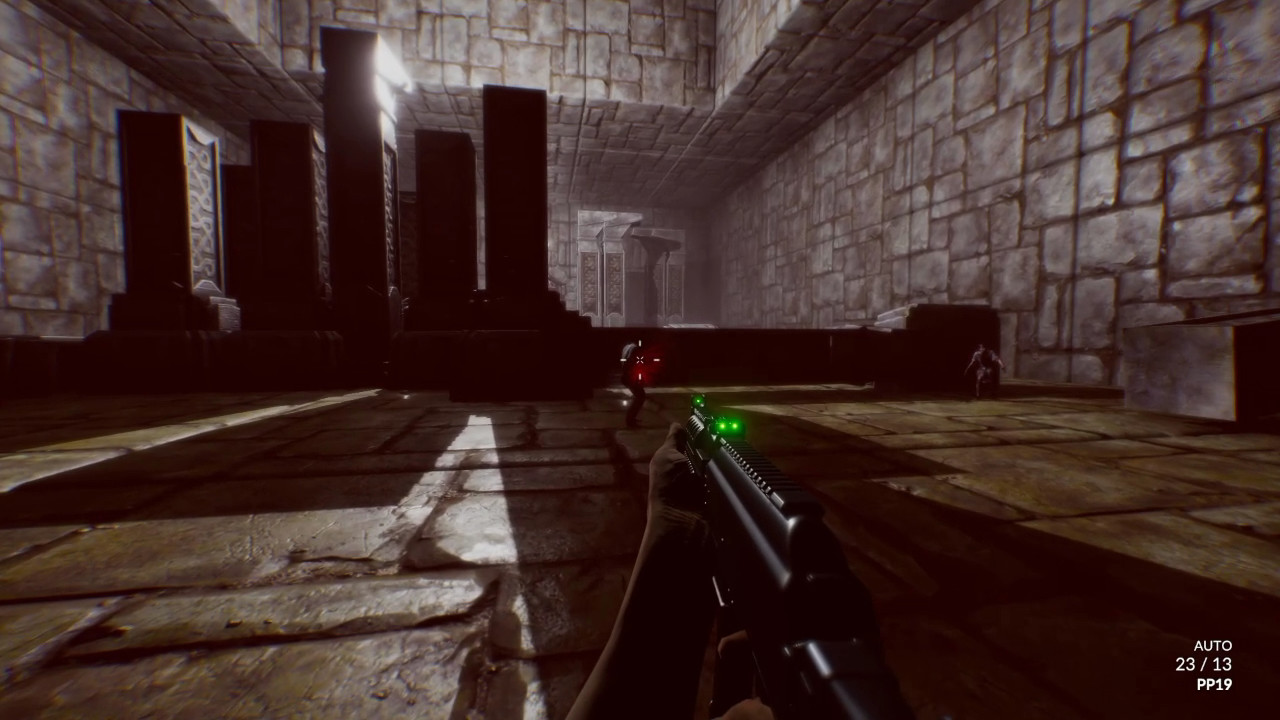Click the right rear sight green dot
Image resolution: width=1280 pixels, height=720 pixels.
click(x=735, y=426)
